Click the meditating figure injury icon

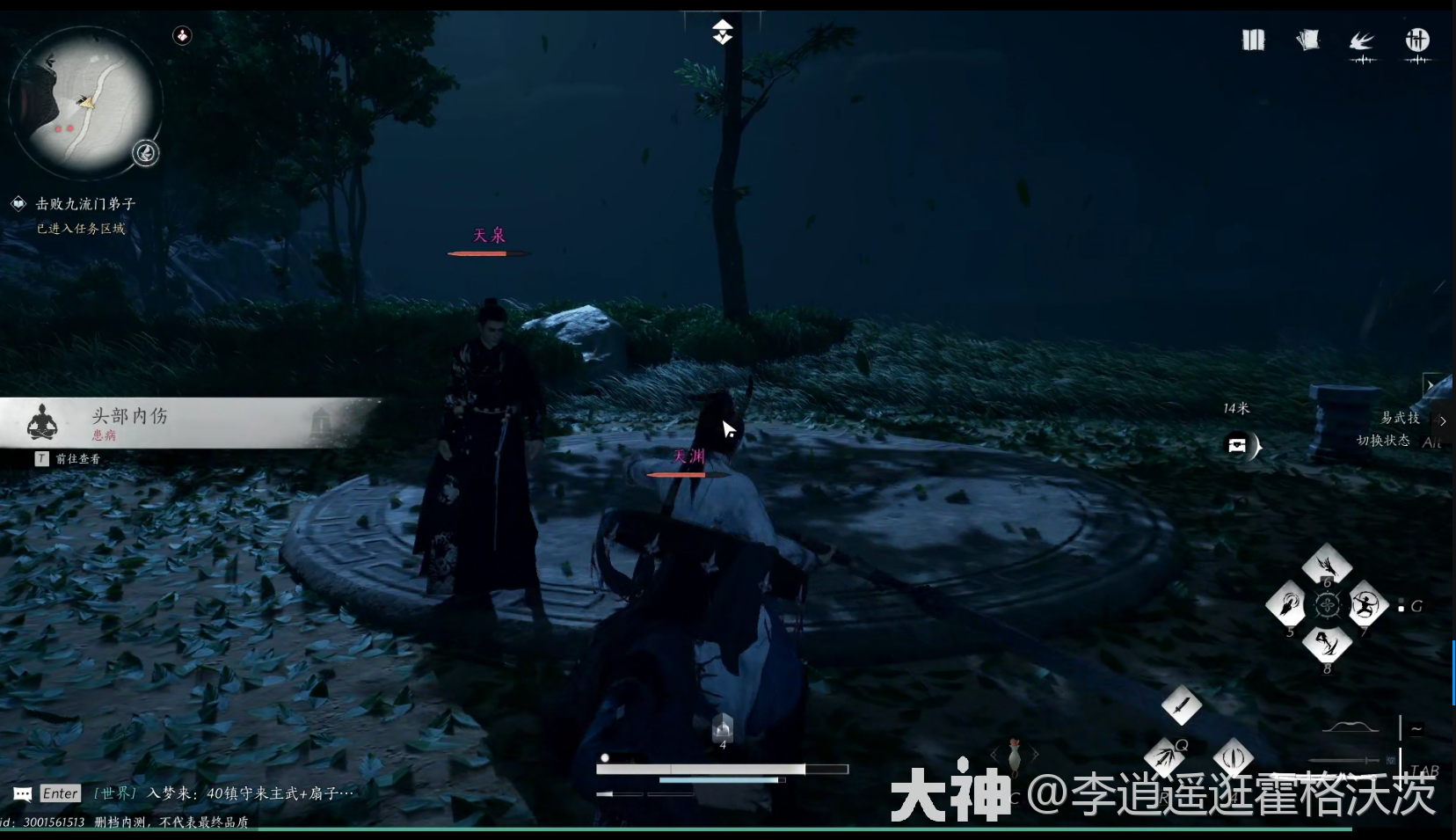click(43, 422)
